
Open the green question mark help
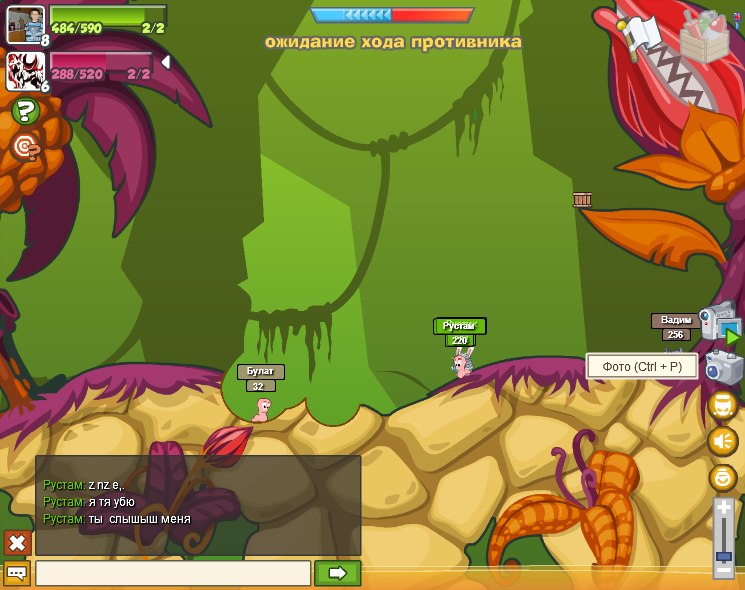click(25, 111)
